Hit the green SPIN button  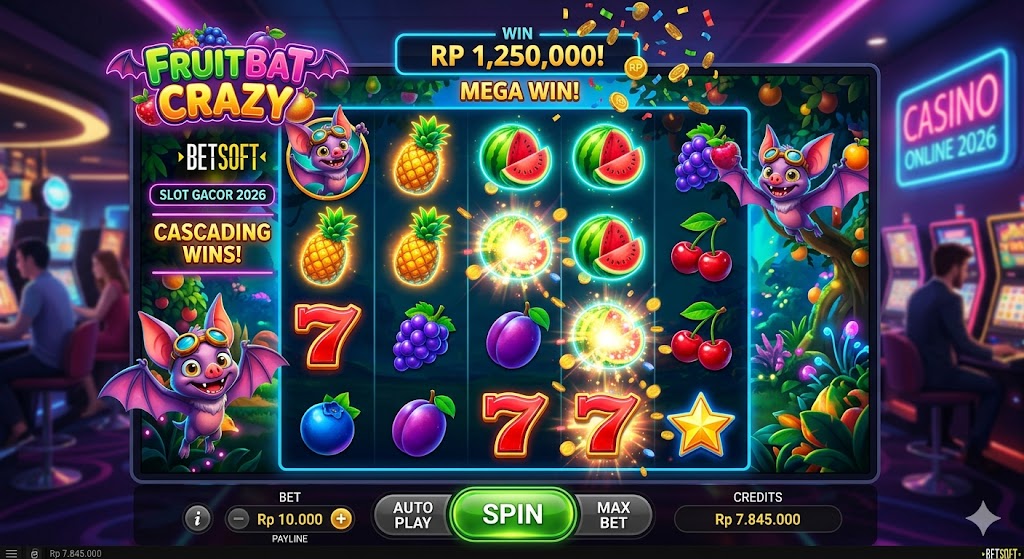(x=513, y=514)
